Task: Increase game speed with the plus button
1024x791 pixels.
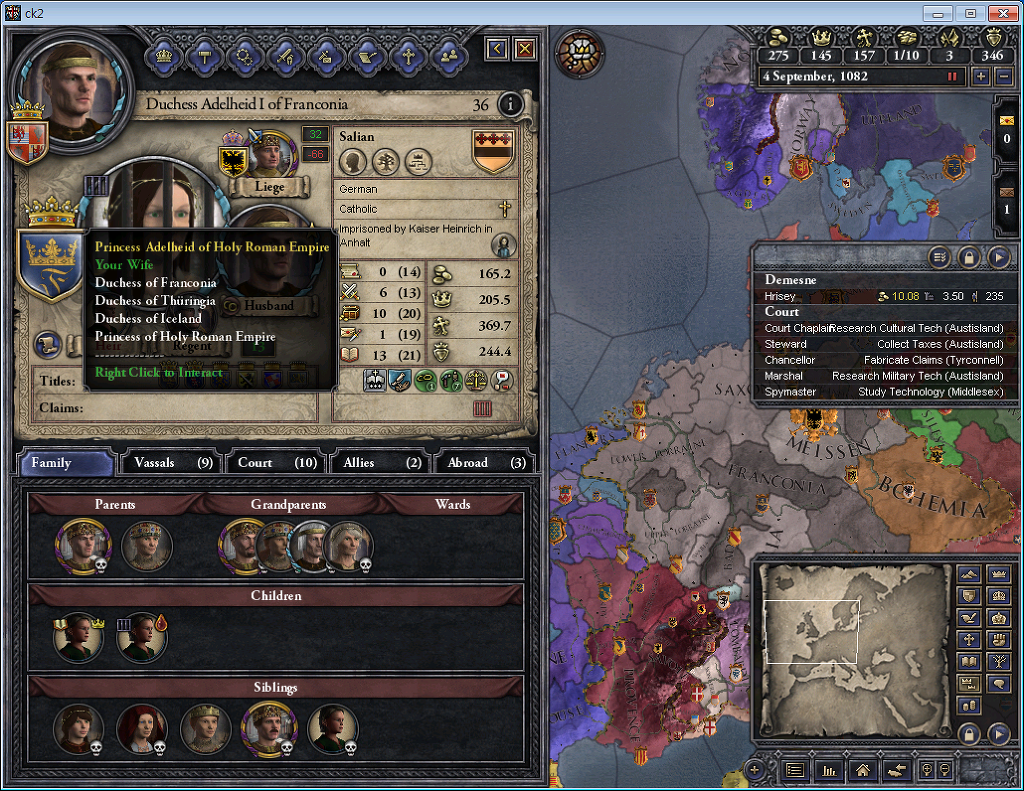Action: tap(981, 77)
